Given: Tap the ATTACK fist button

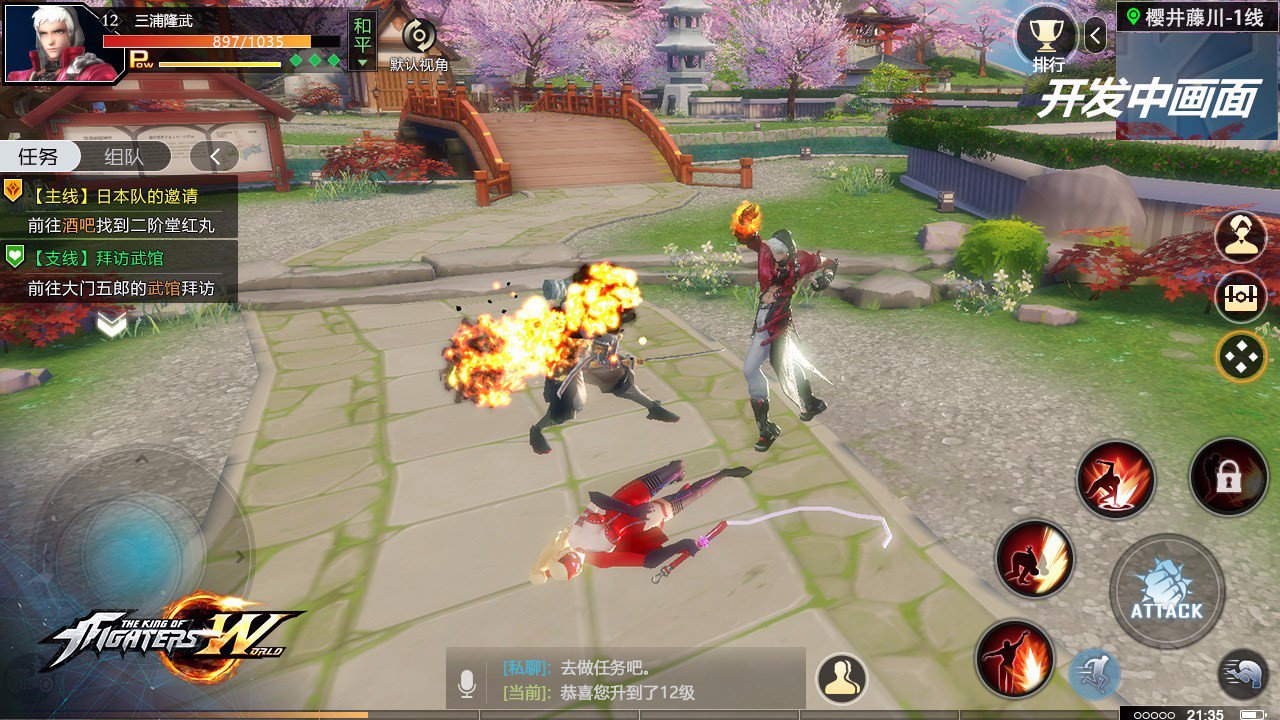Looking at the screenshot, I should 1166,591.
